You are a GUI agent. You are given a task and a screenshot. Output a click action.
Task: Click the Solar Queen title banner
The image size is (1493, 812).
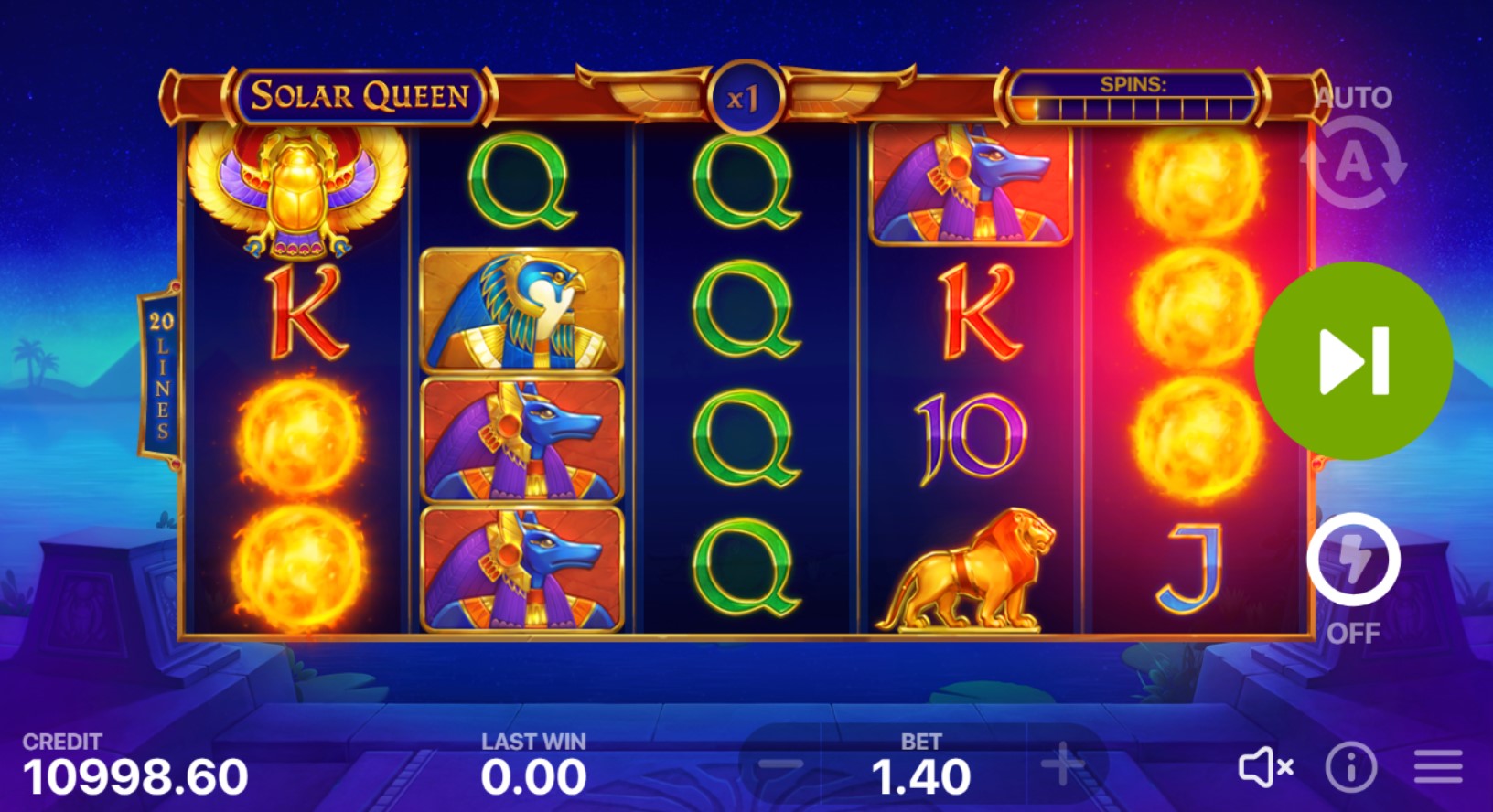(x=361, y=94)
